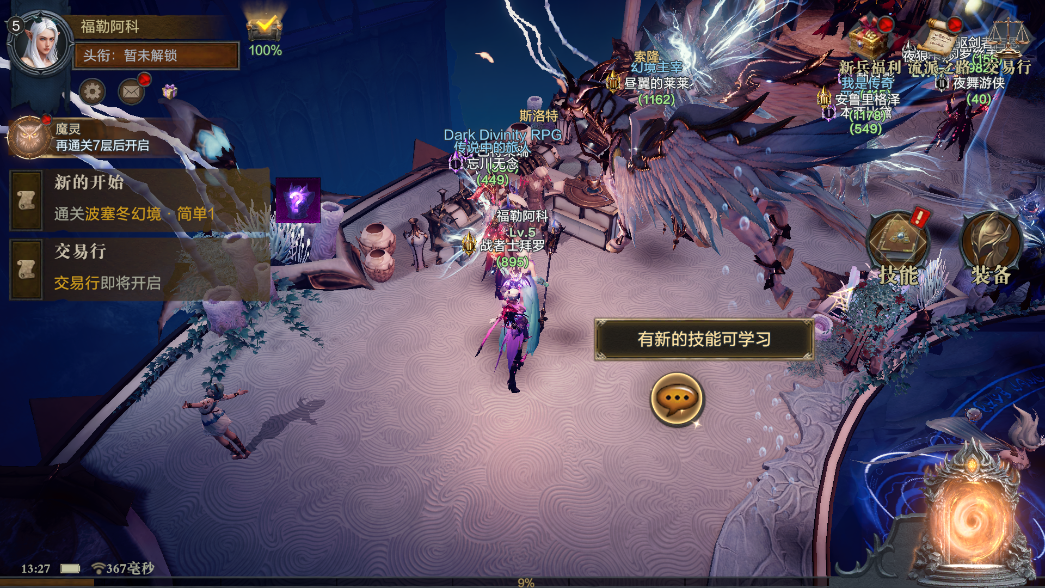The height and width of the screenshot is (588, 1045).
Task: Tap the purple question mark mystery icon
Action: point(297,200)
